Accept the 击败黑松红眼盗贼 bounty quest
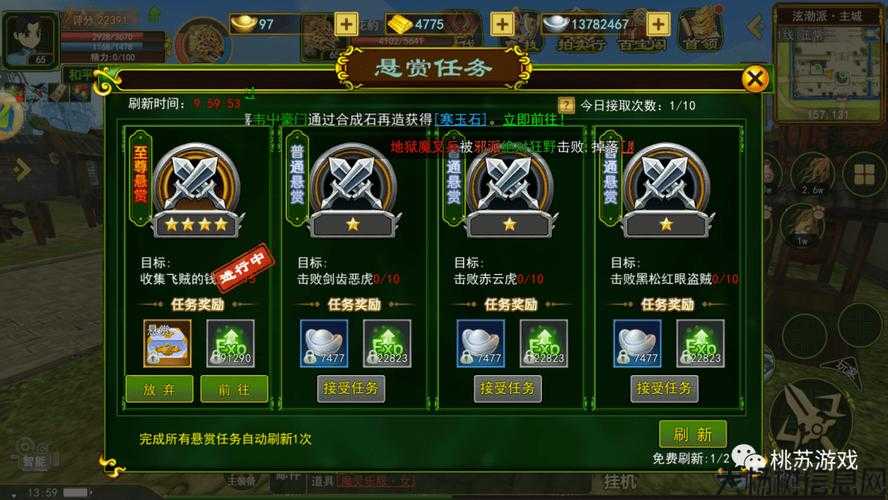Screen dimensions: 888x500 coord(665,388)
